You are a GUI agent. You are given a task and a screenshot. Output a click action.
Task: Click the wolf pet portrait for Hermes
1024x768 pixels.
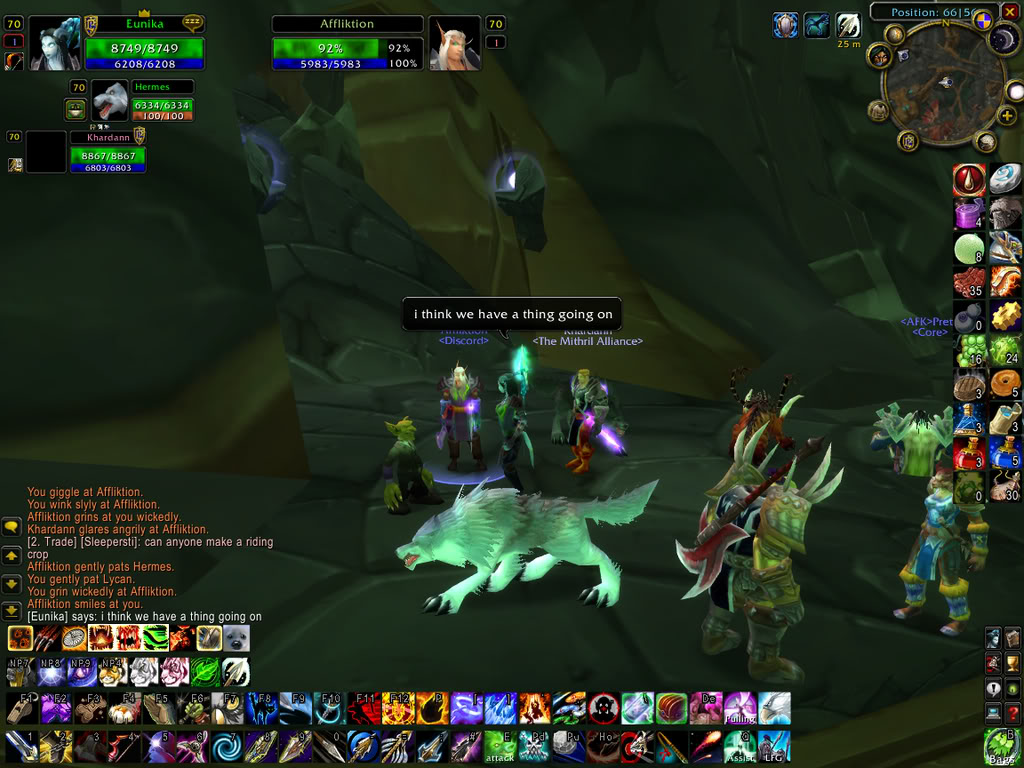(x=110, y=101)
